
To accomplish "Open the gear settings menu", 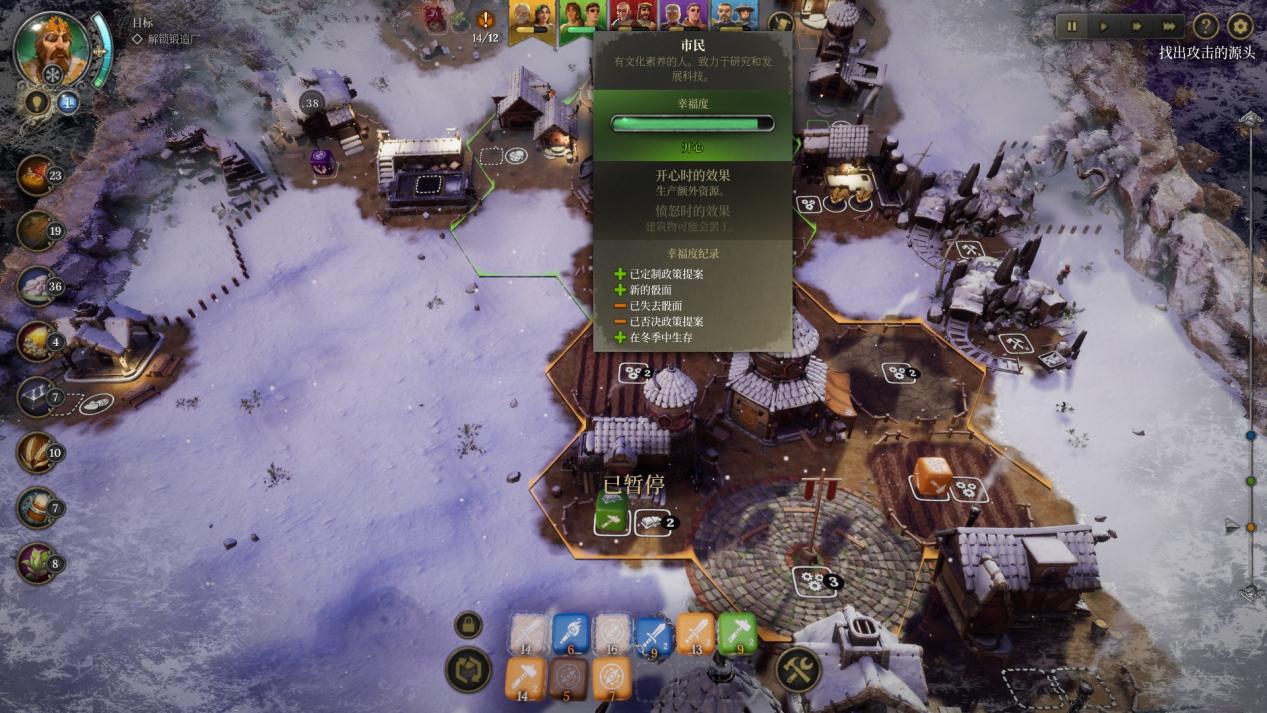I will pos(1240,27).
